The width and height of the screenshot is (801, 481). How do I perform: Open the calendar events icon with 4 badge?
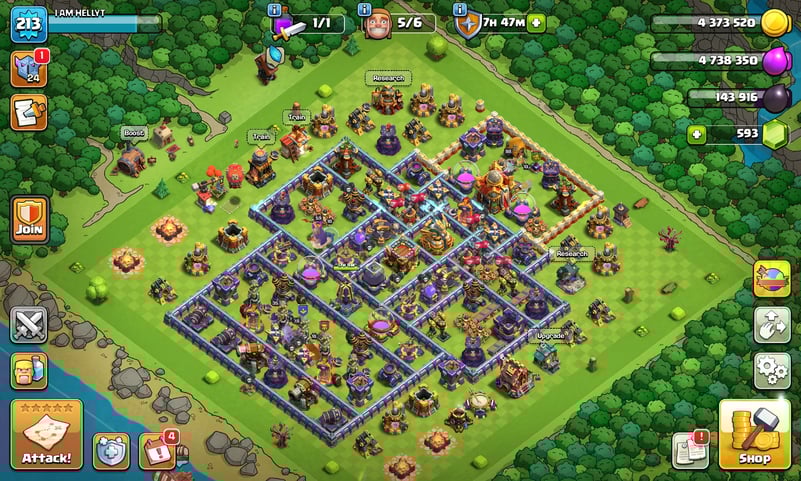pyautogui.click(x=158, y=451)
